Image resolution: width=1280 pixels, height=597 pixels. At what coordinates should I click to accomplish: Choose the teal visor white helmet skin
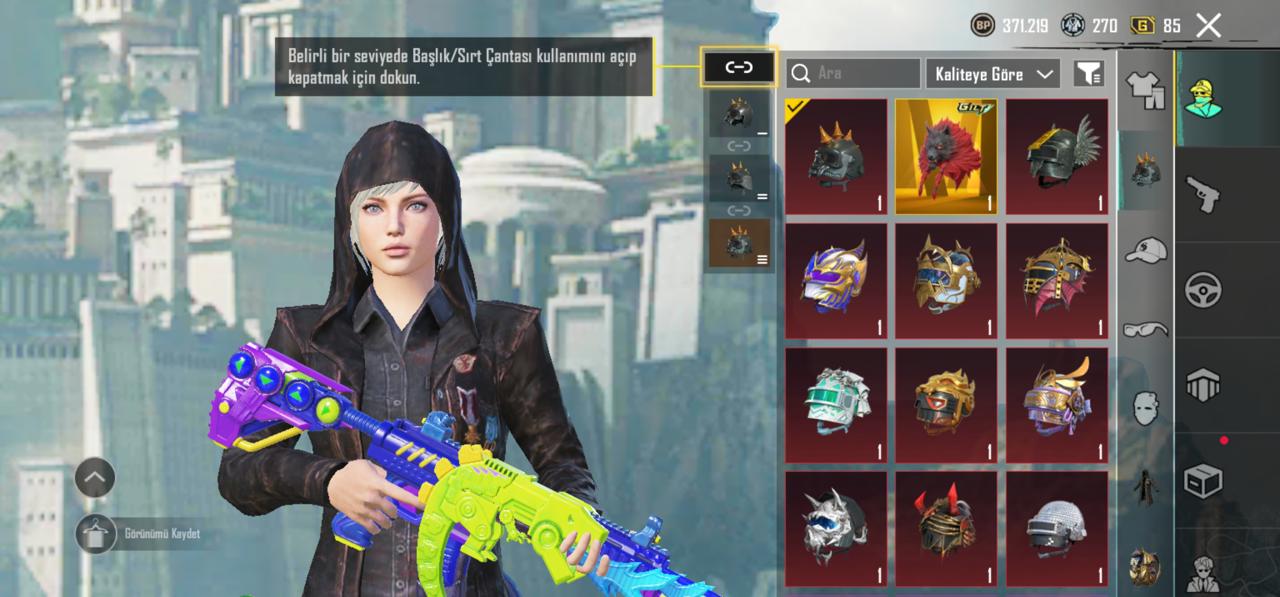(836, 404)
